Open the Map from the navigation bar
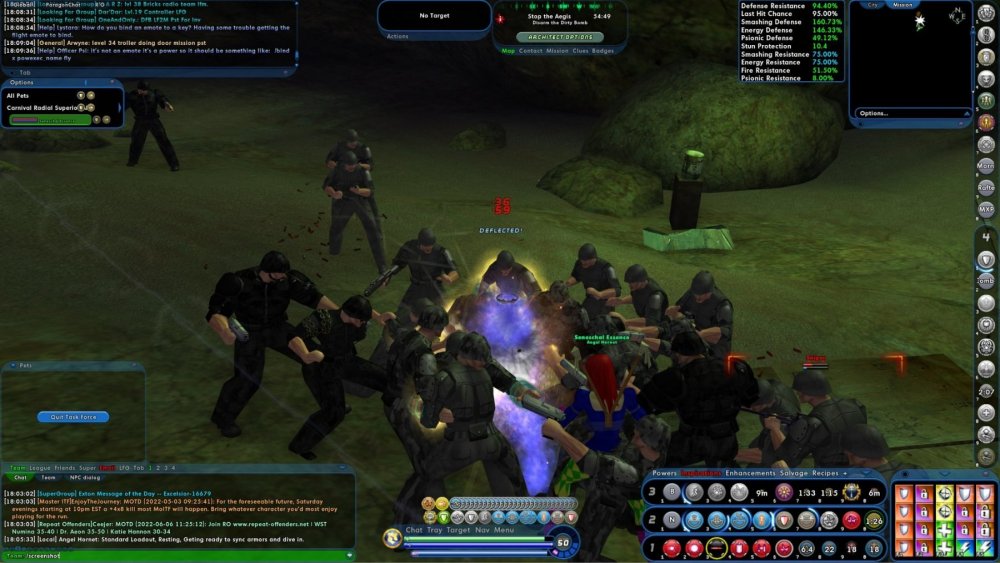The width and height of the screenshot is (1000, 563). click(x=508, y=50)
